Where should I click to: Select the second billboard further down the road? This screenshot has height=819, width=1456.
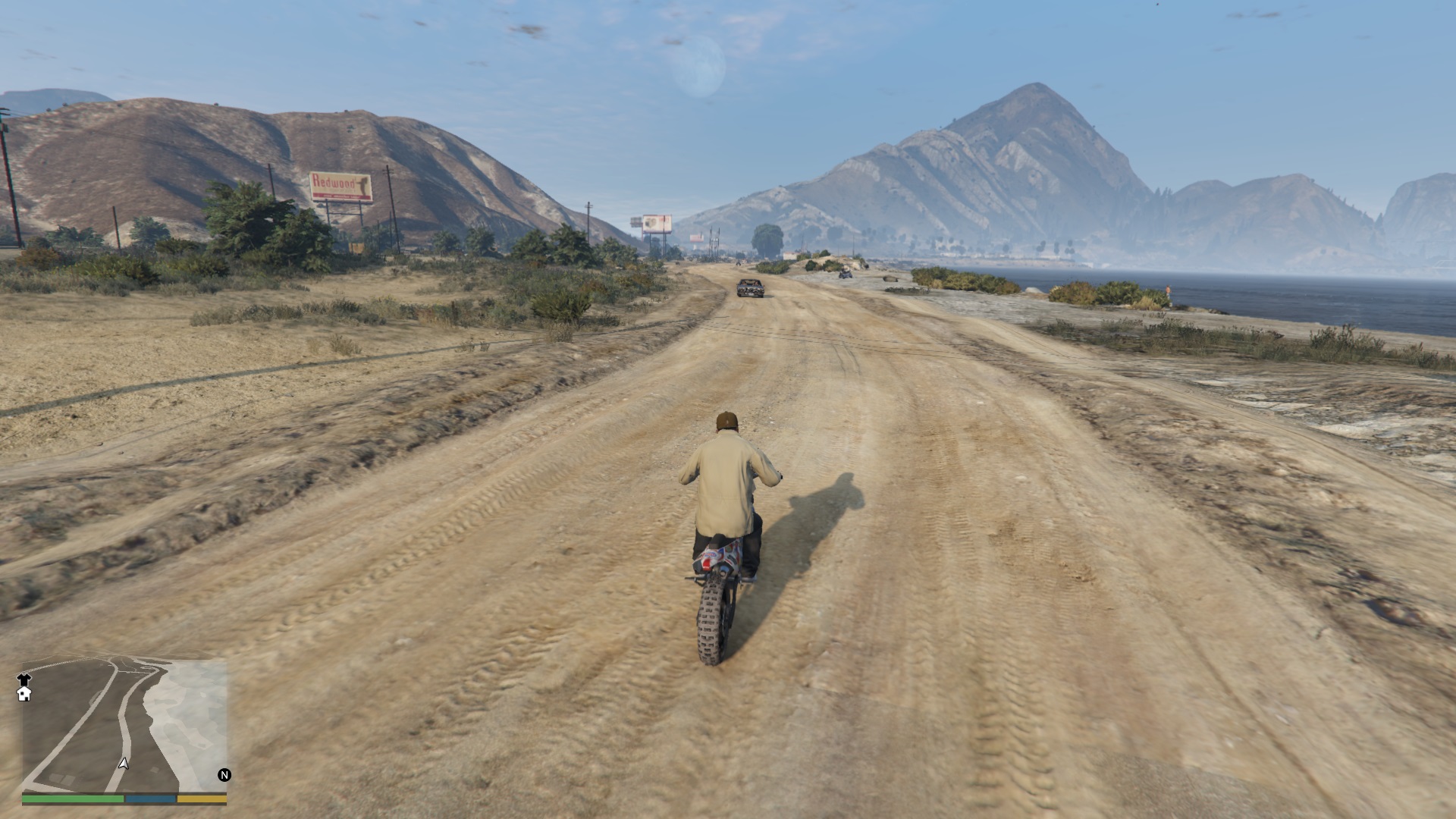pyautogui.click(x=655, y=222)
